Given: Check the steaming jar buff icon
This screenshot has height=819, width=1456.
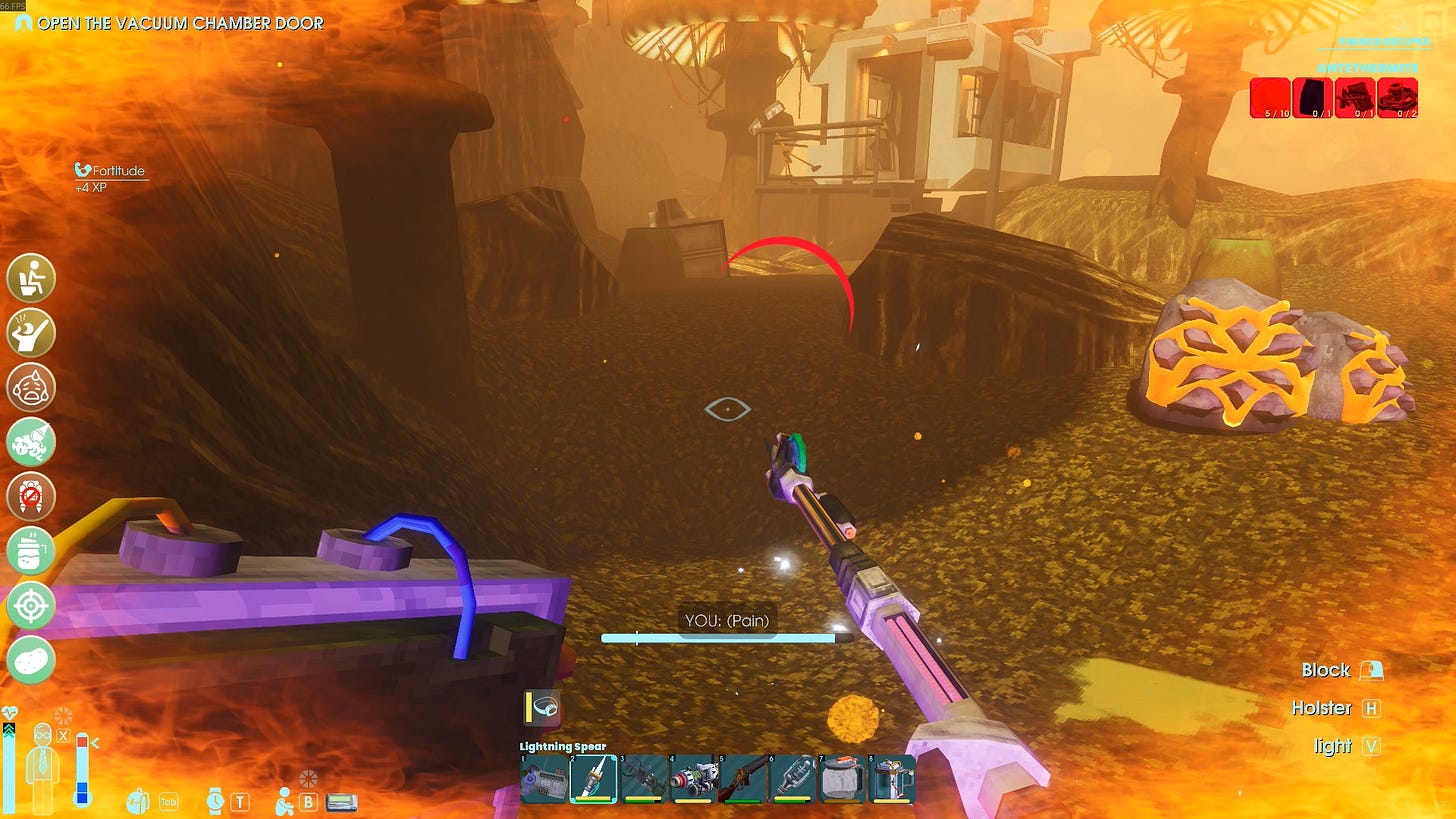Looking at the screenshot, I should 31,551.
